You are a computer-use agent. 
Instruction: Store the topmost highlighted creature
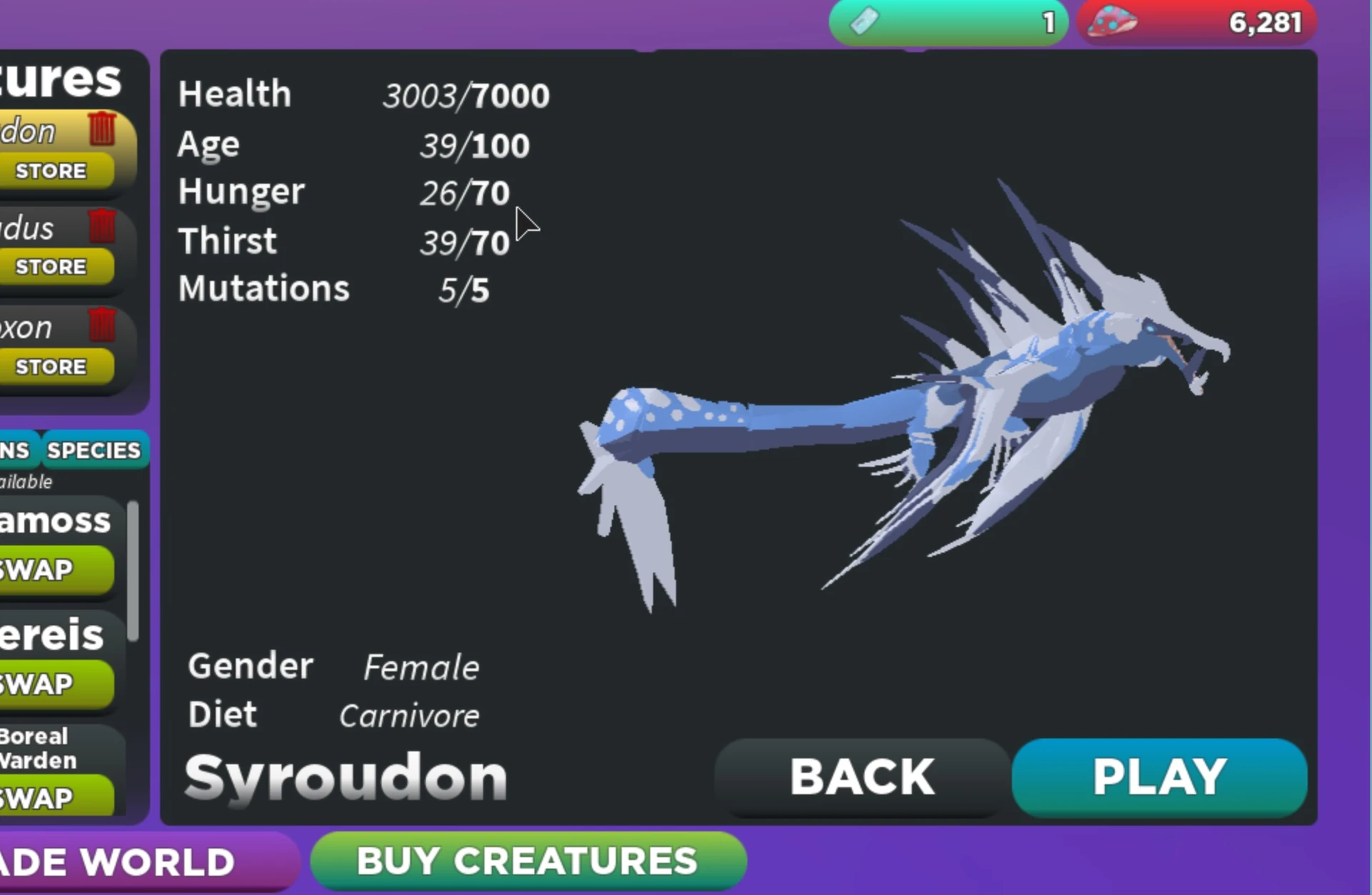(x=50, y=171)
